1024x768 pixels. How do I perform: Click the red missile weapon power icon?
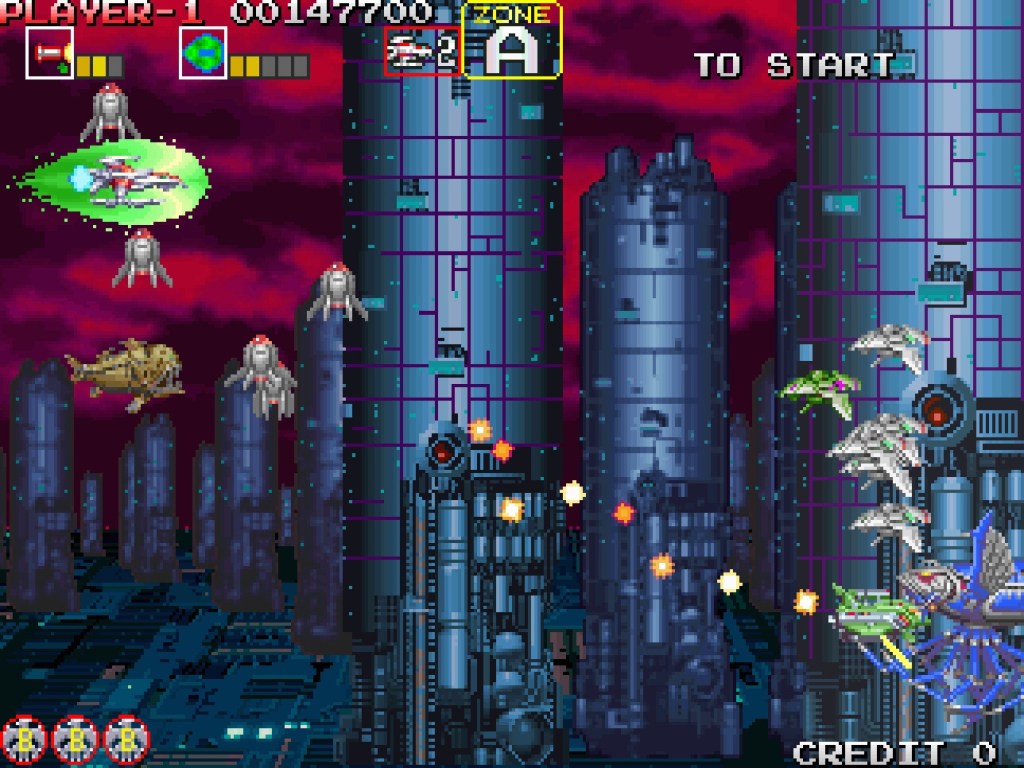click(49, 53)
